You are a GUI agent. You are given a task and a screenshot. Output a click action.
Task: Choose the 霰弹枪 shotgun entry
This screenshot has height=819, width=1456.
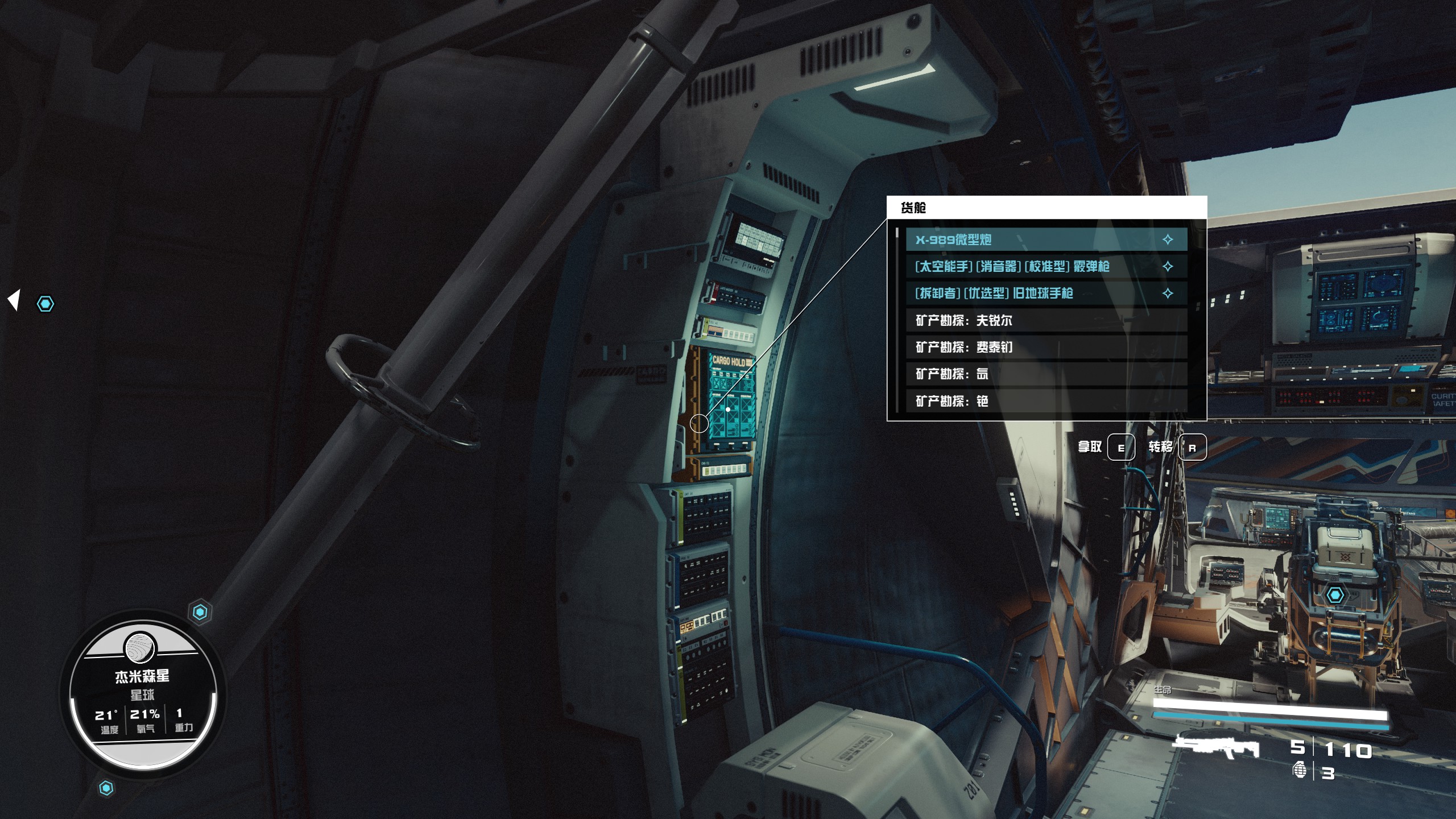tap(1045, 266)
